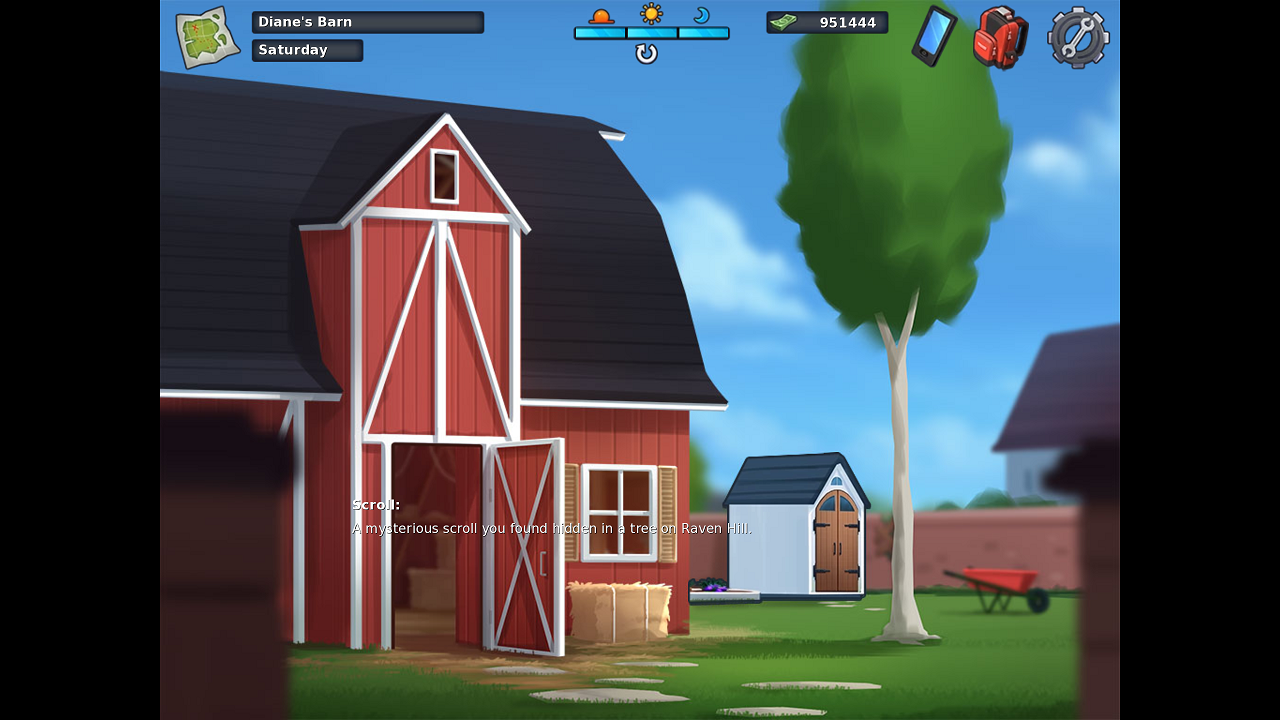Image resolution: width=1280 pixels, height=720 pixels.
Task: Open the smartphone
Action: 934,36
